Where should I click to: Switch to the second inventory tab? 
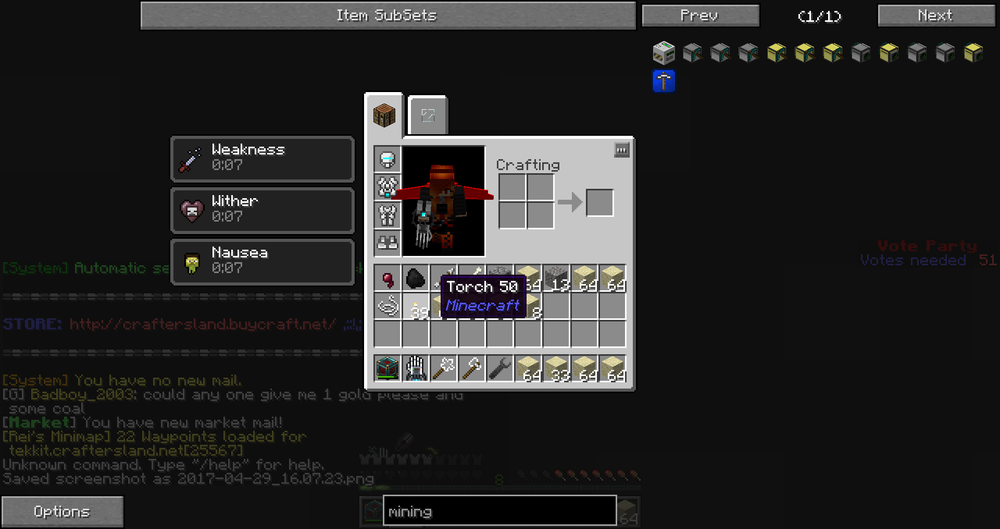point(428,116)
